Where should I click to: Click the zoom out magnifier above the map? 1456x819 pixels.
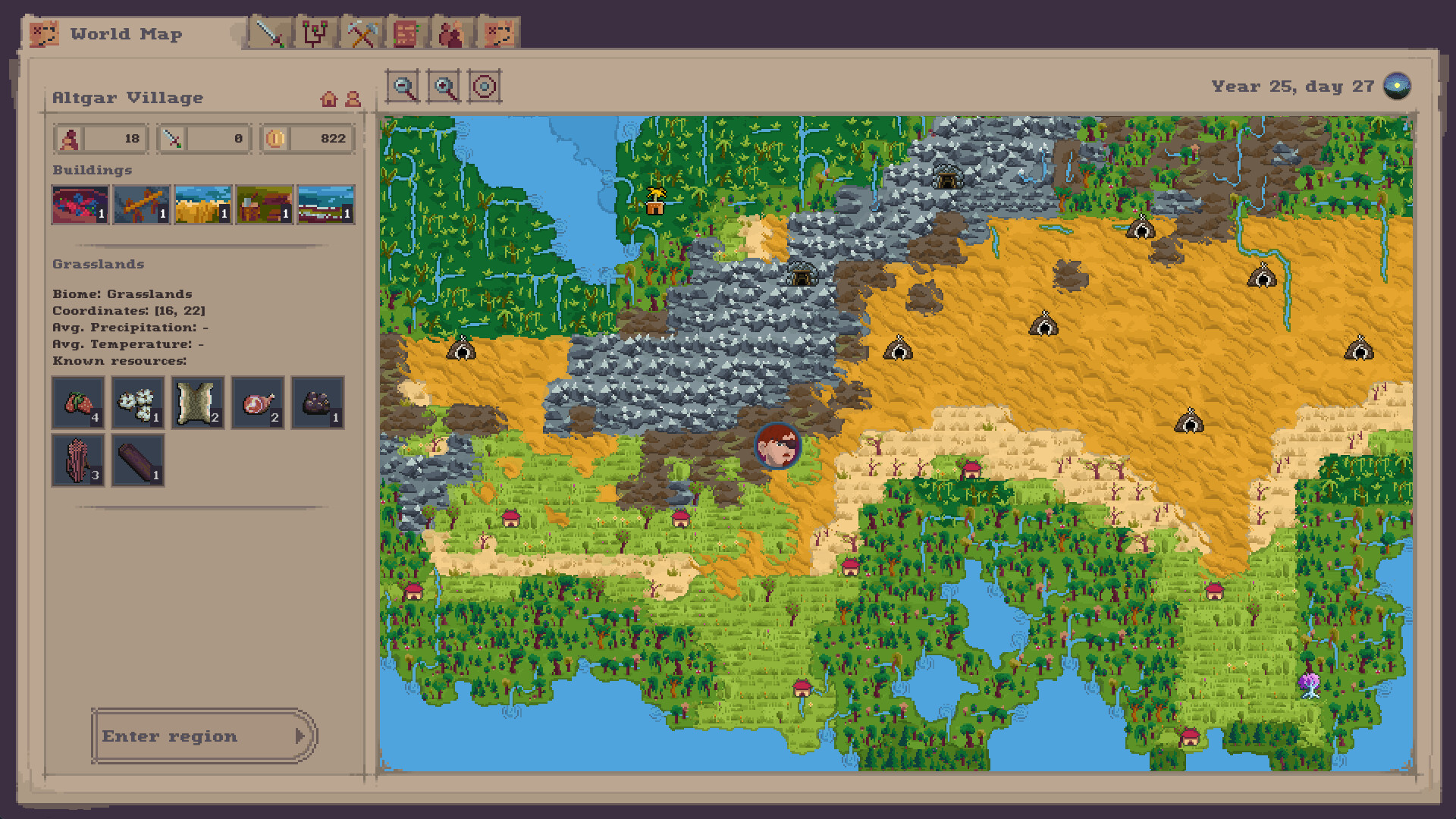click(x=405, y=86)
